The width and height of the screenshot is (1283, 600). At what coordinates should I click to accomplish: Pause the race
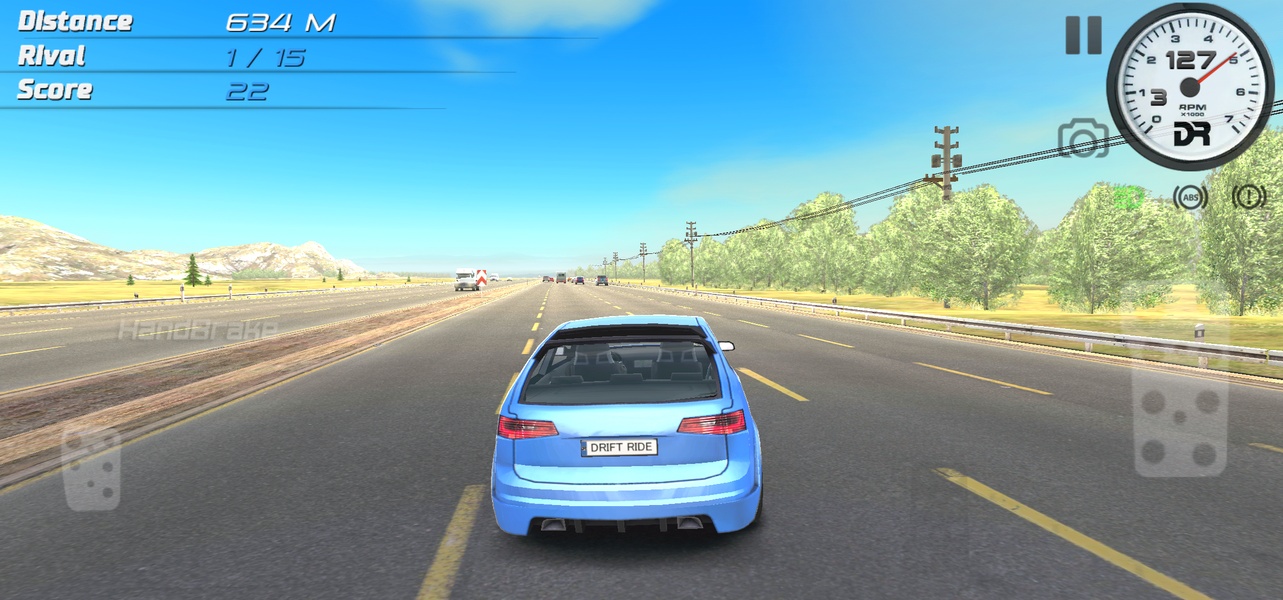click(1083, 35)
